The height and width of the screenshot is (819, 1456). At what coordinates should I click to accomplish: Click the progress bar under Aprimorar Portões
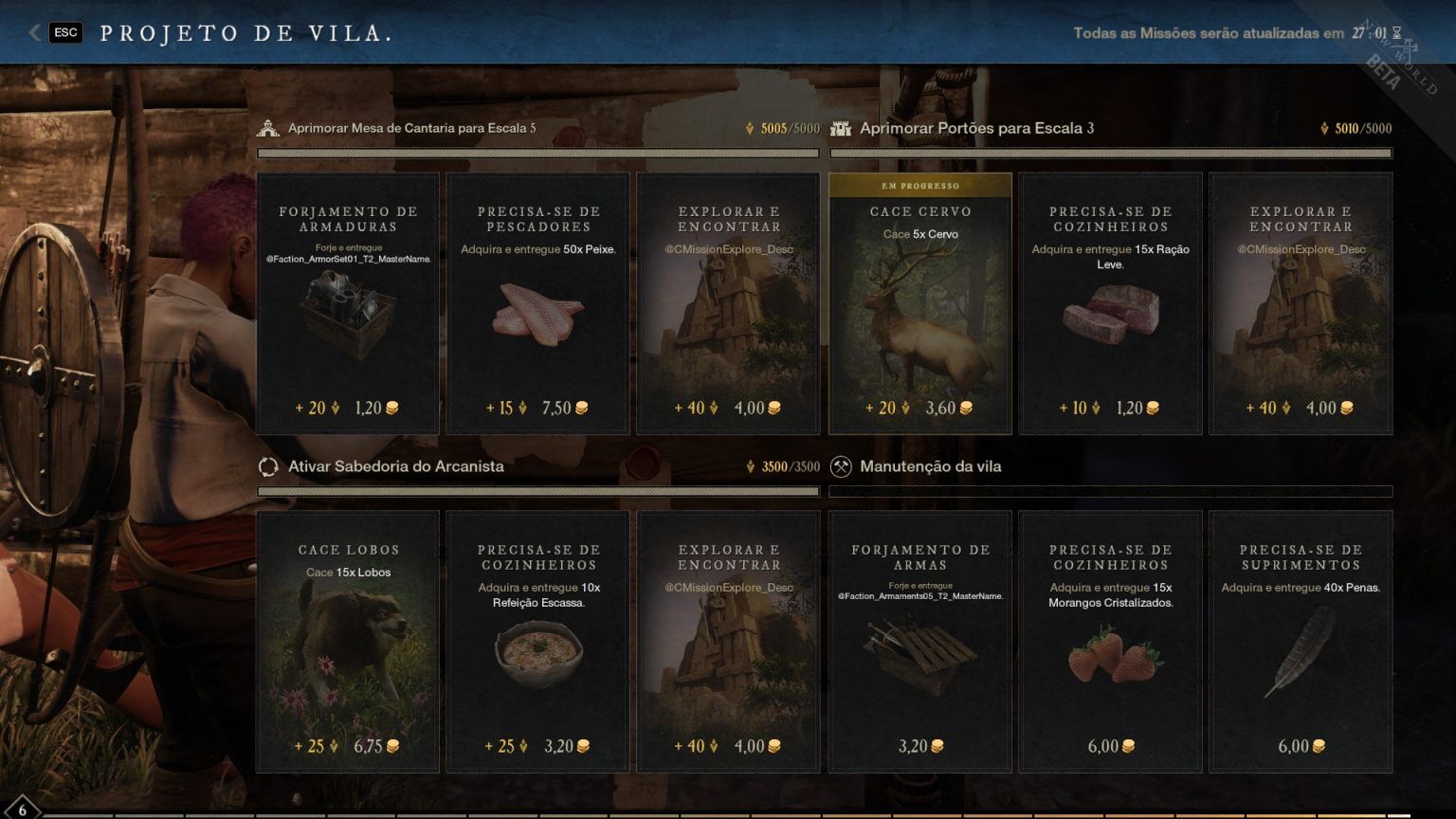1109,152
